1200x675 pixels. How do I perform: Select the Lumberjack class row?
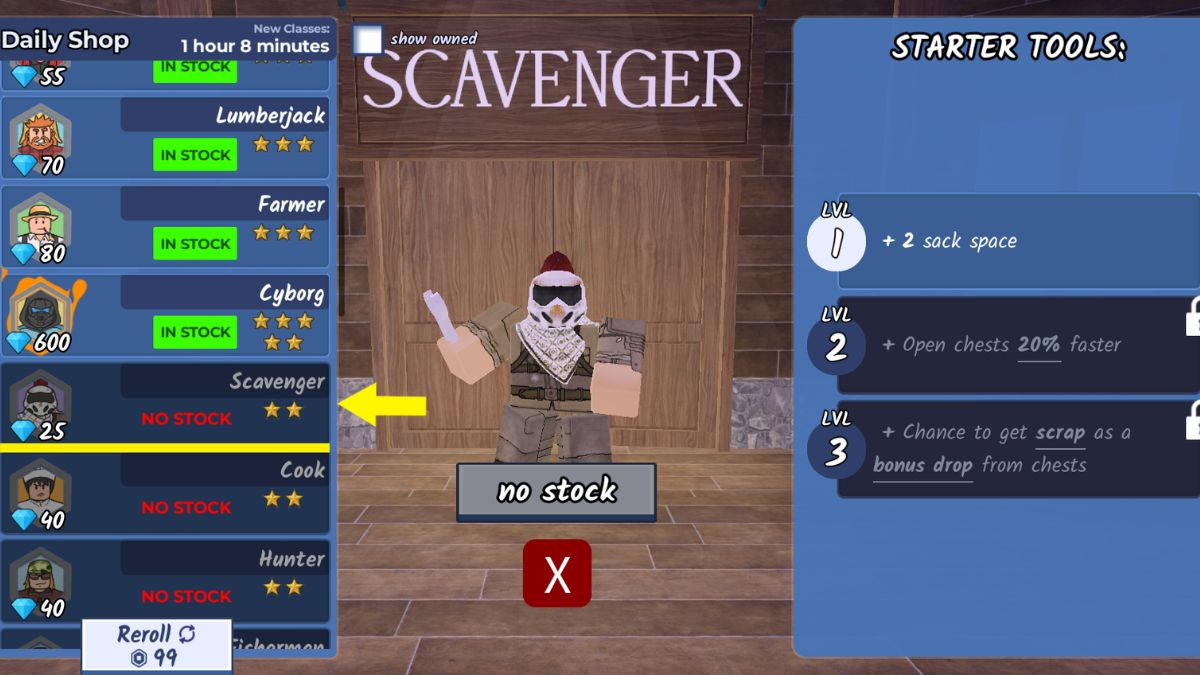point(166,139)
